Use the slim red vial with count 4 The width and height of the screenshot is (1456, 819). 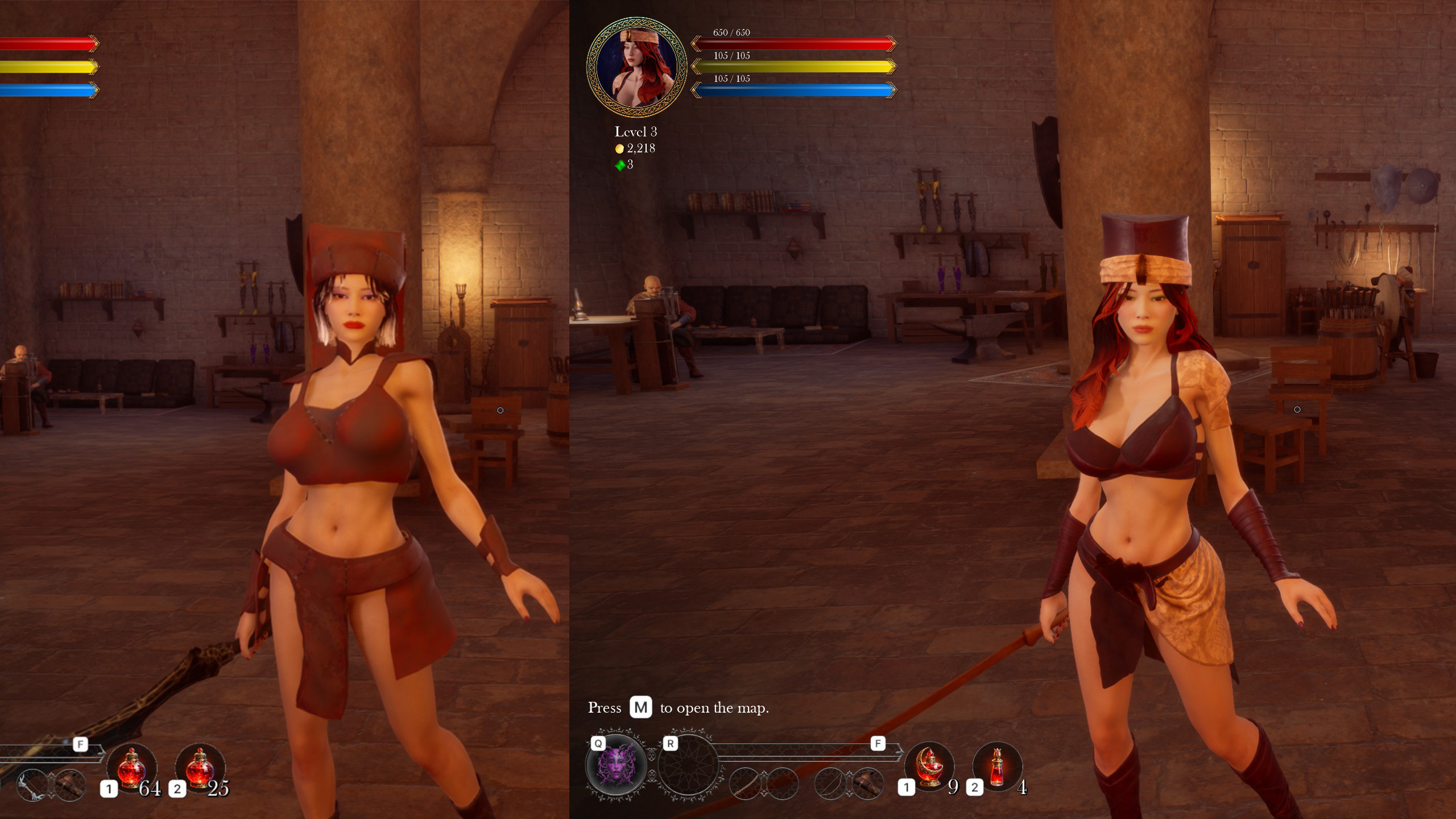coord(997,767)
